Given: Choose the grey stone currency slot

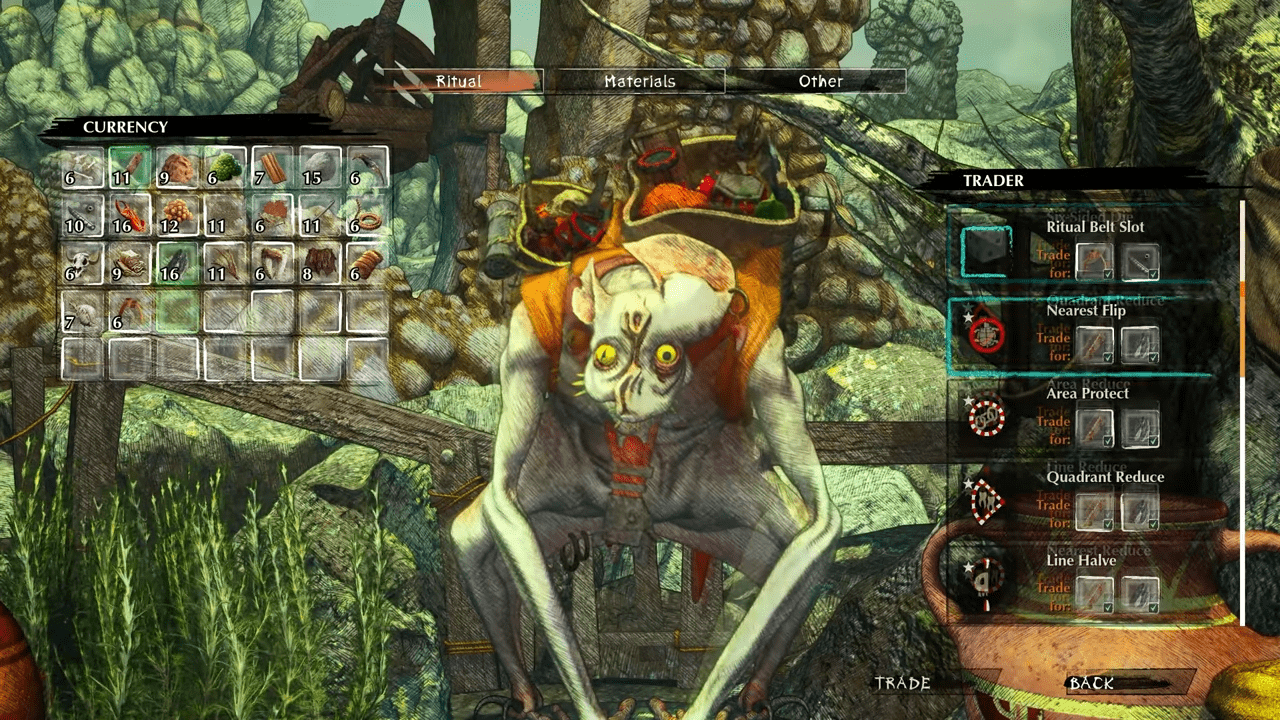Looking at the screenshot, I should [321, 167].
